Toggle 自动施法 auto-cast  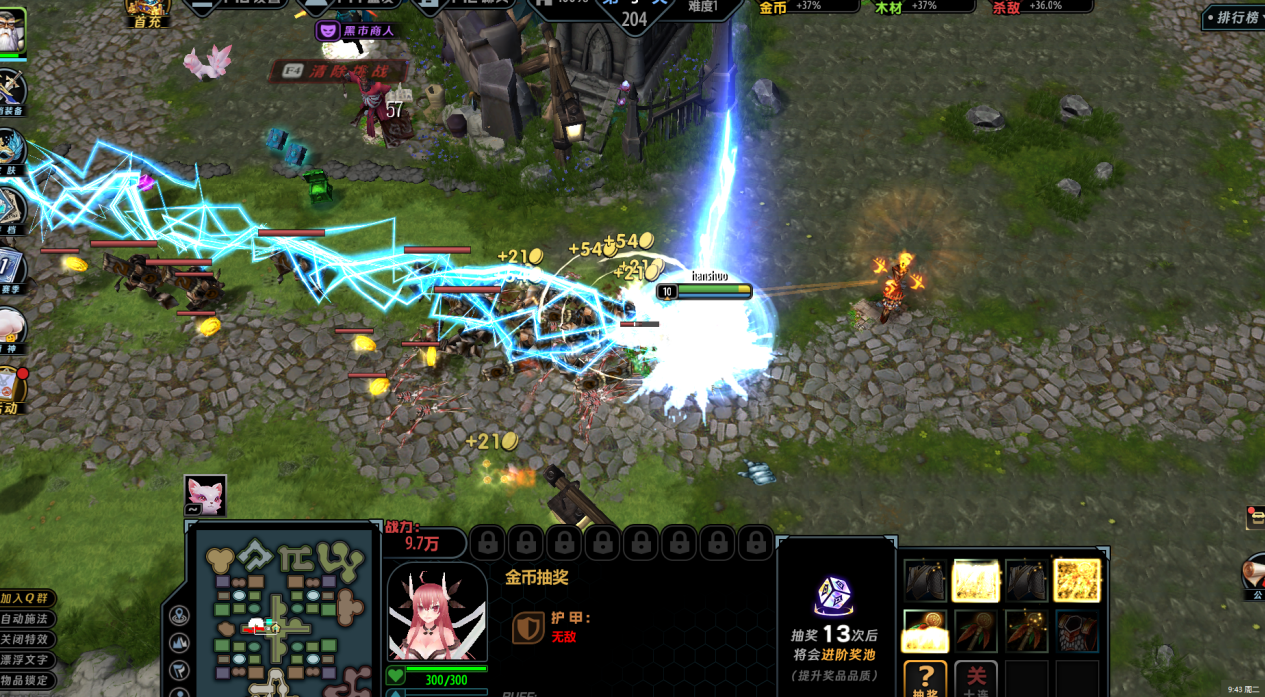point(26,619)
